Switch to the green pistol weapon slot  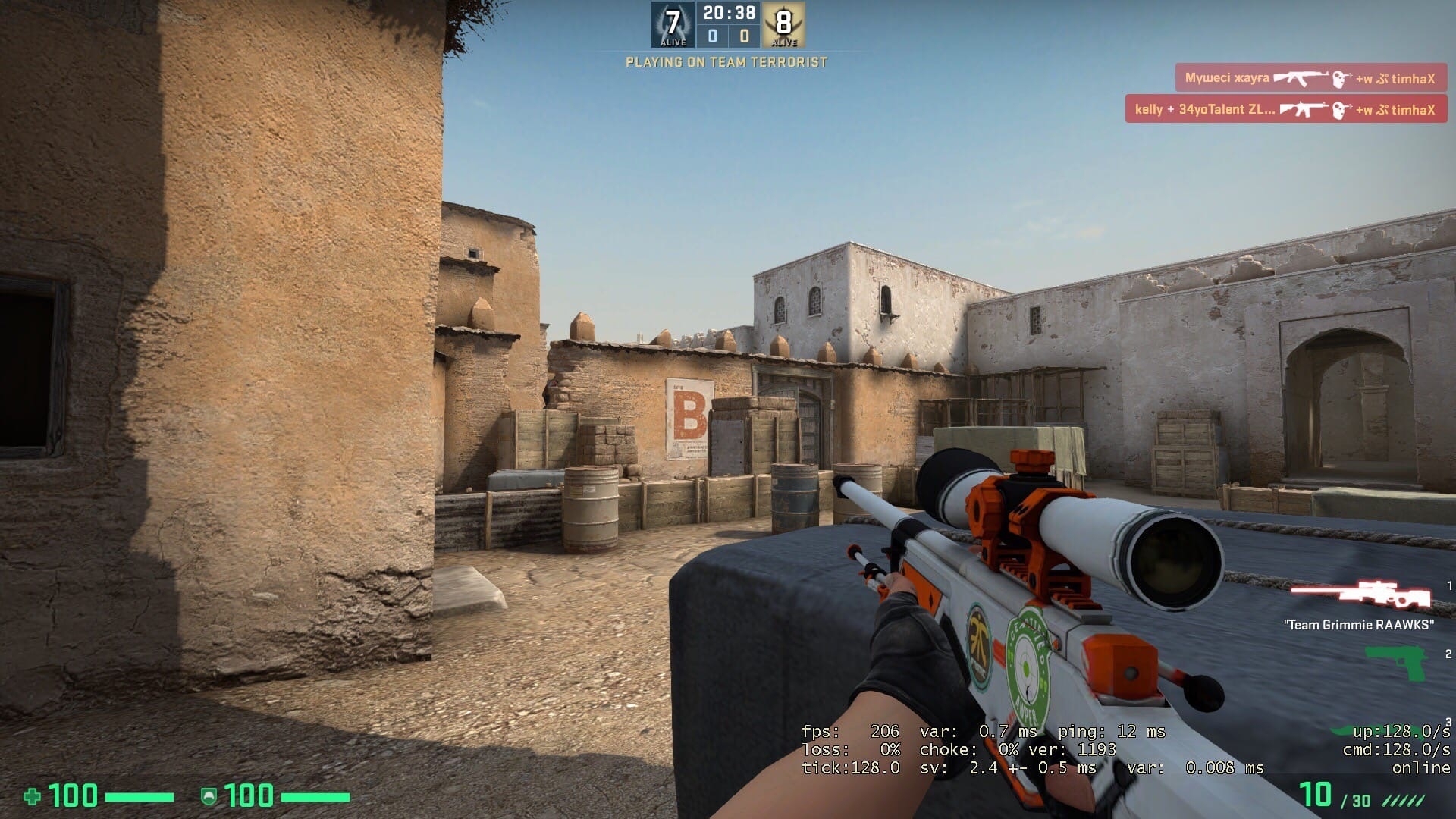(x=1397, y=662)
